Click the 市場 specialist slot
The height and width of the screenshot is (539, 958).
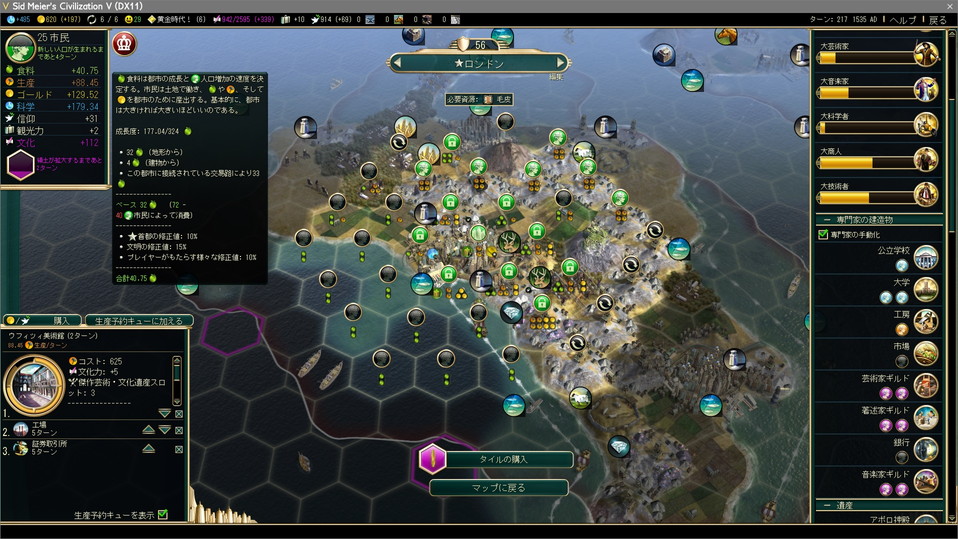pyautogui.click(x=902, y=360)
